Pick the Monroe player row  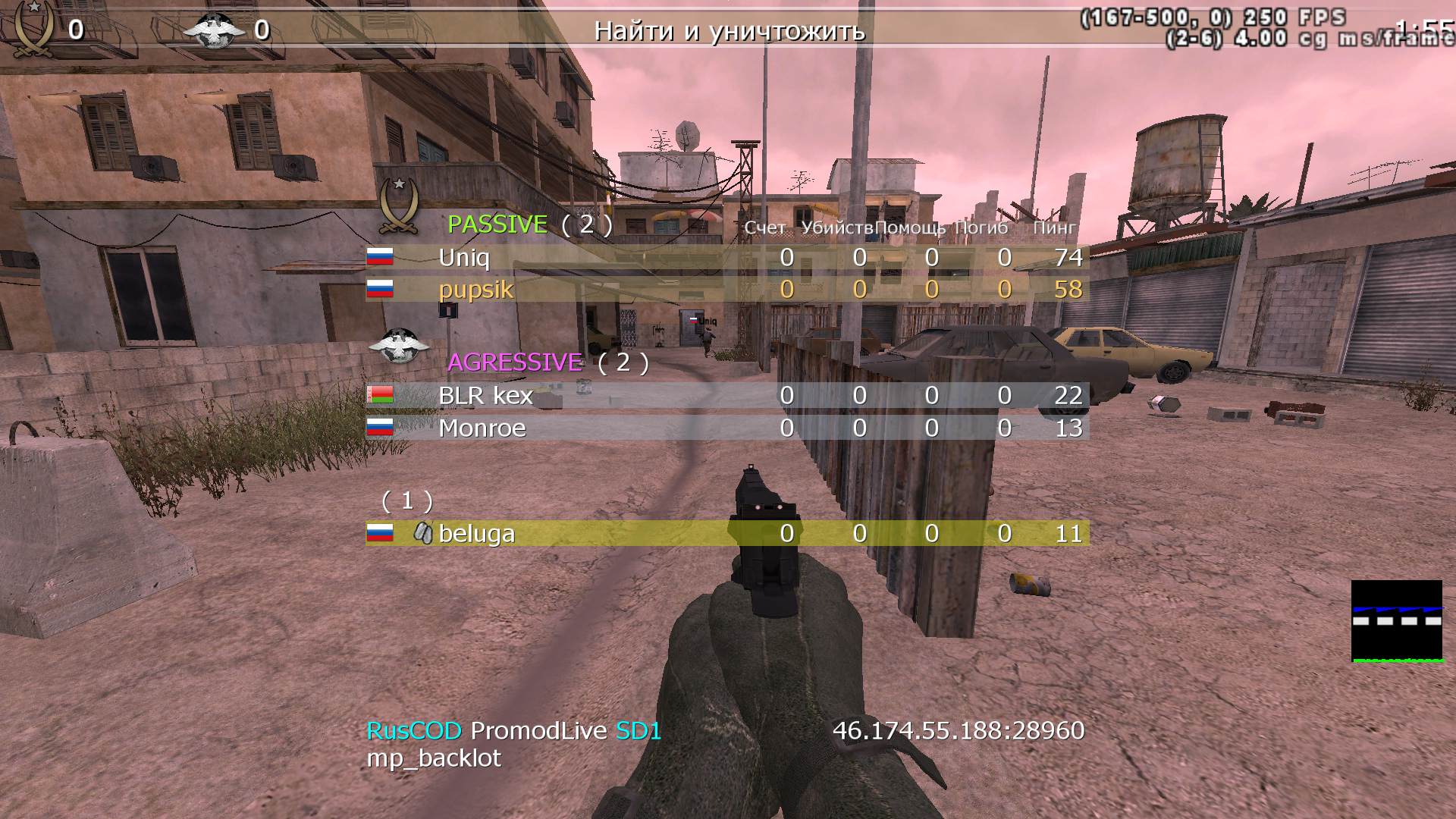tap(482, 428)
